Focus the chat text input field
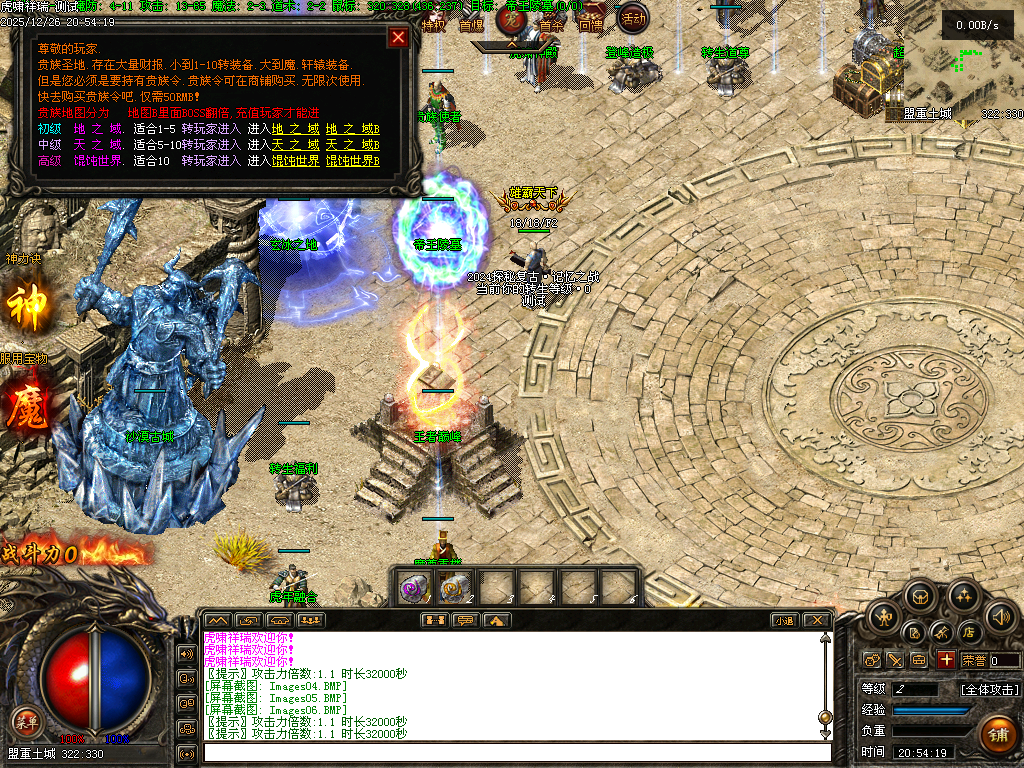The height and width of the screenshot is (768, 1024). point(515,752)
